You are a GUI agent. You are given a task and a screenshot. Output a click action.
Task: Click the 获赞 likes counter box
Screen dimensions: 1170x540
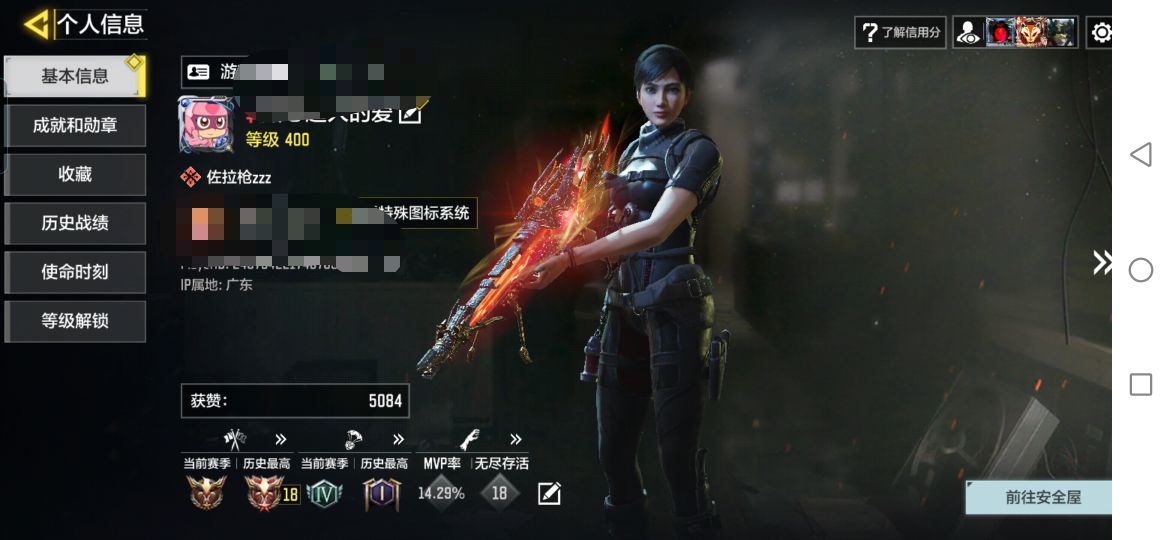295,401
